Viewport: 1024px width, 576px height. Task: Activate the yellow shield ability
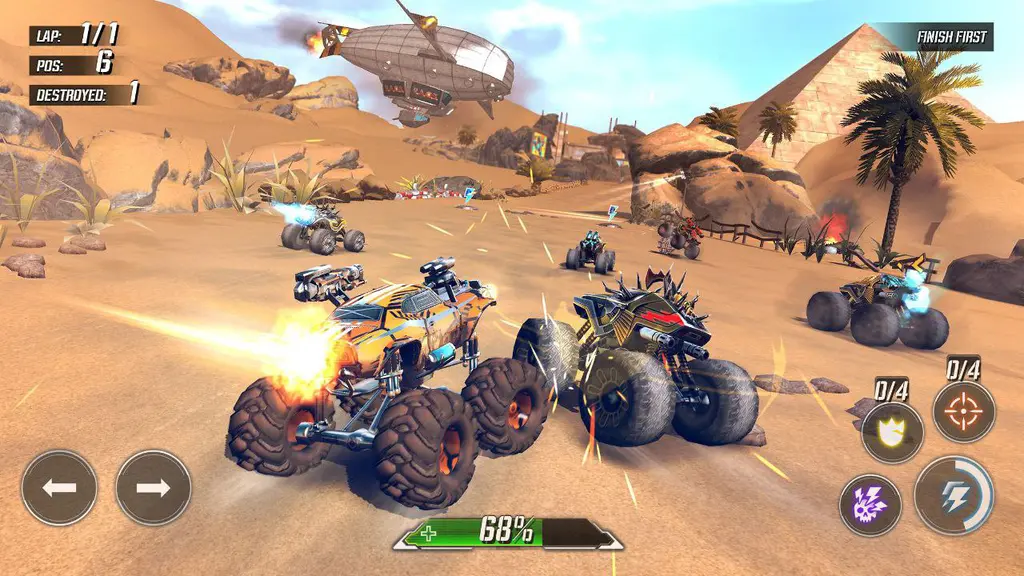(x=892, y=432)
